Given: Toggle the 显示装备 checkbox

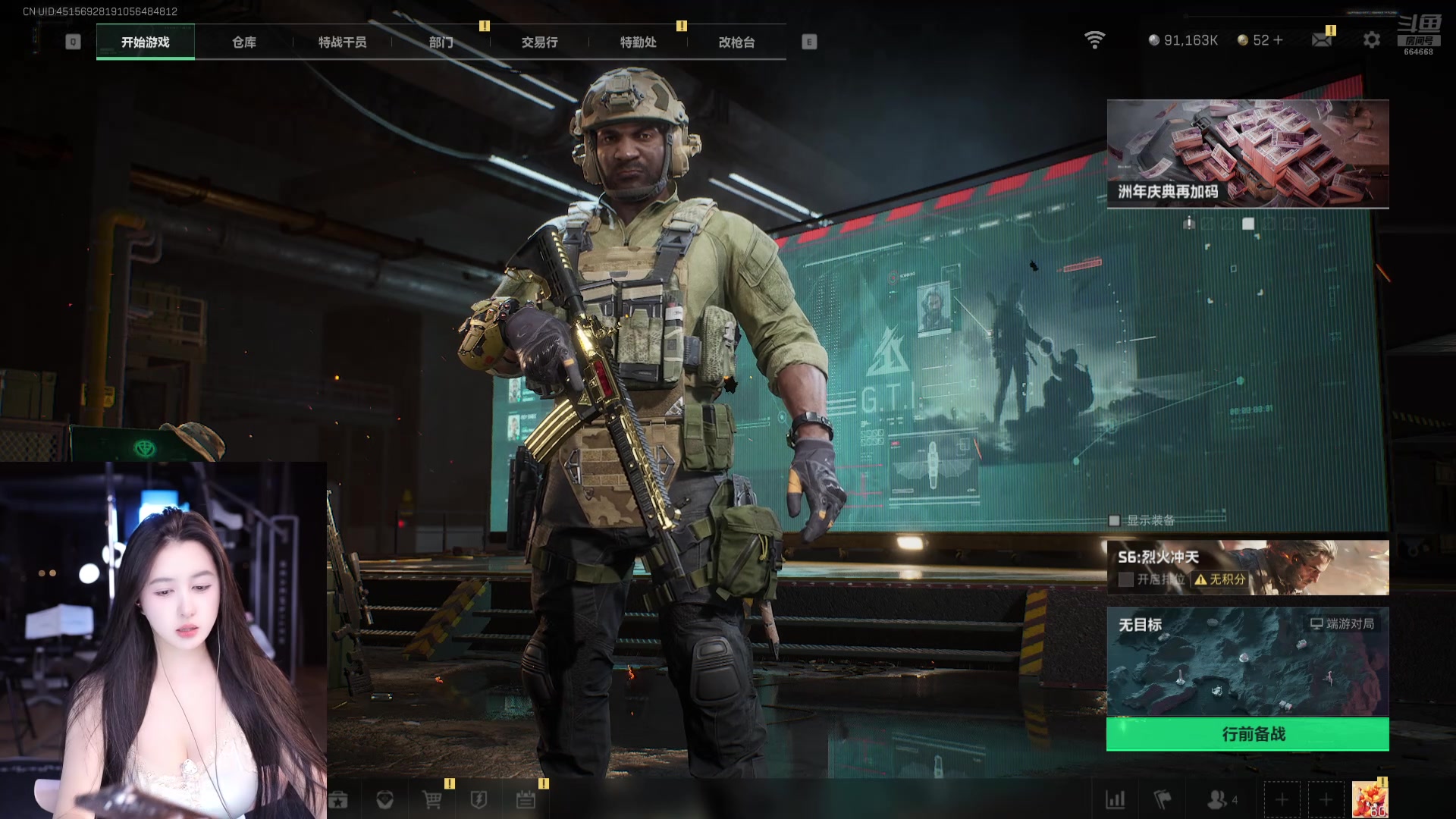Looking at the screenshot, I should [1114, 520].
